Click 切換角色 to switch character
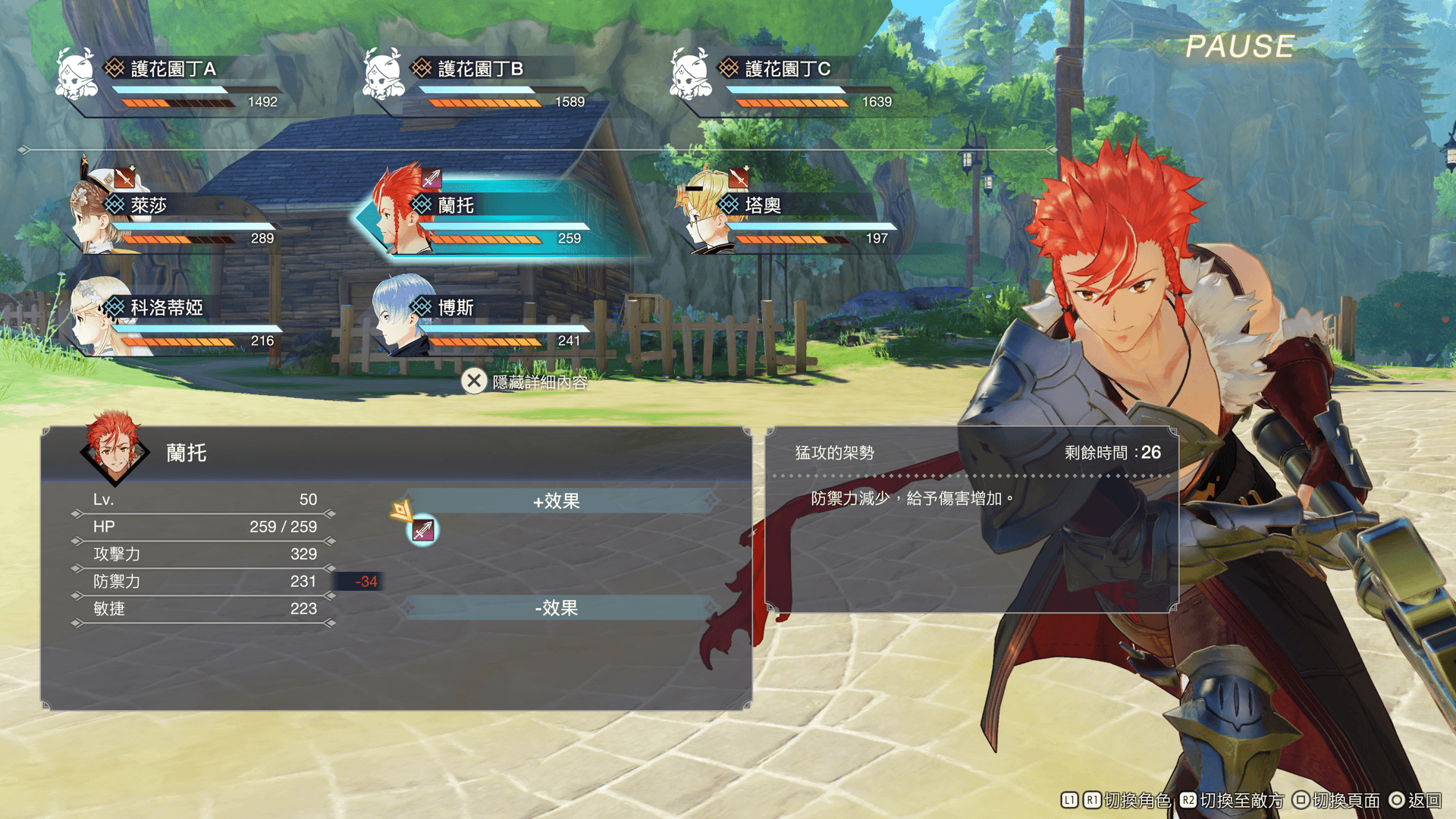The width and height of the screenshot is (1456, 819). click(x=1137, y=800)
